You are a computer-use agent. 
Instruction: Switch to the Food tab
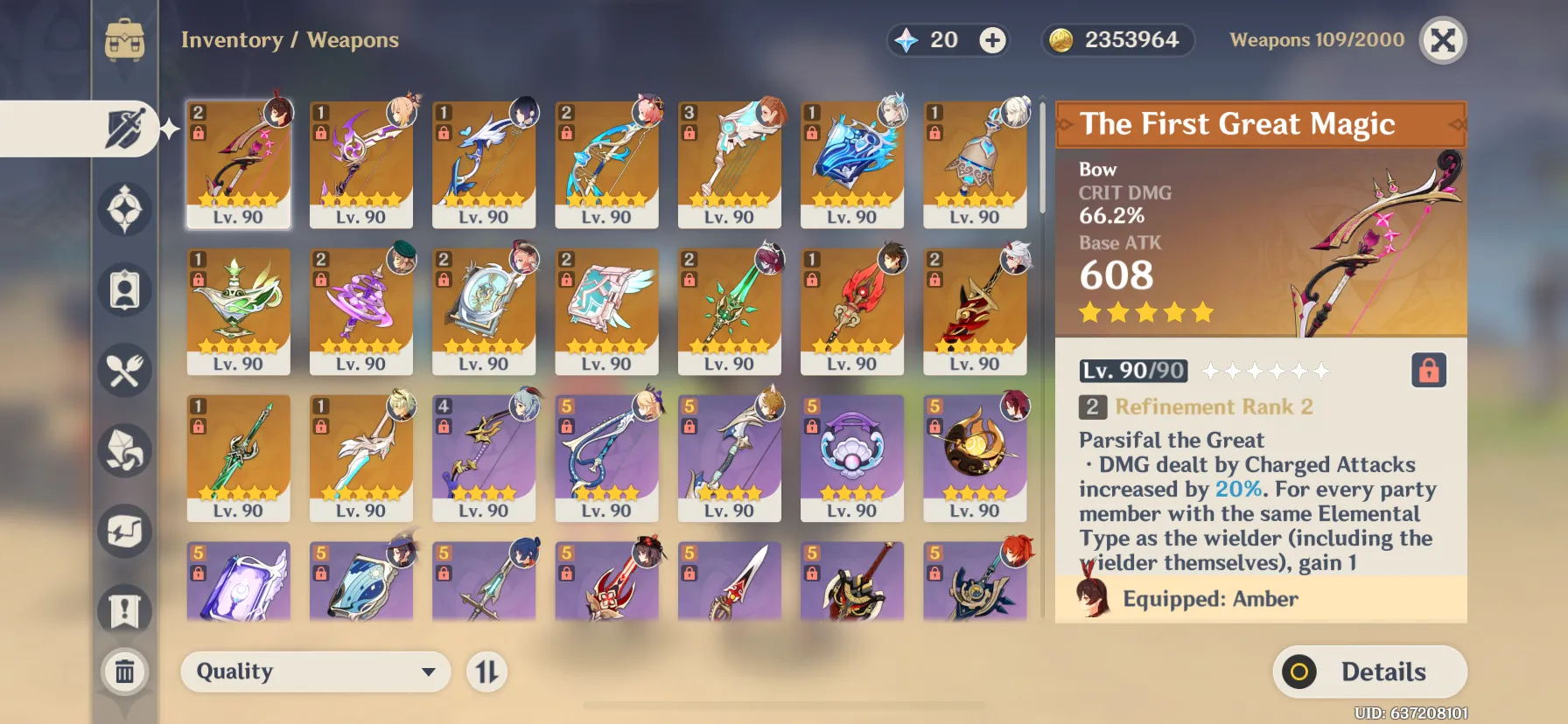coord(125,371)
